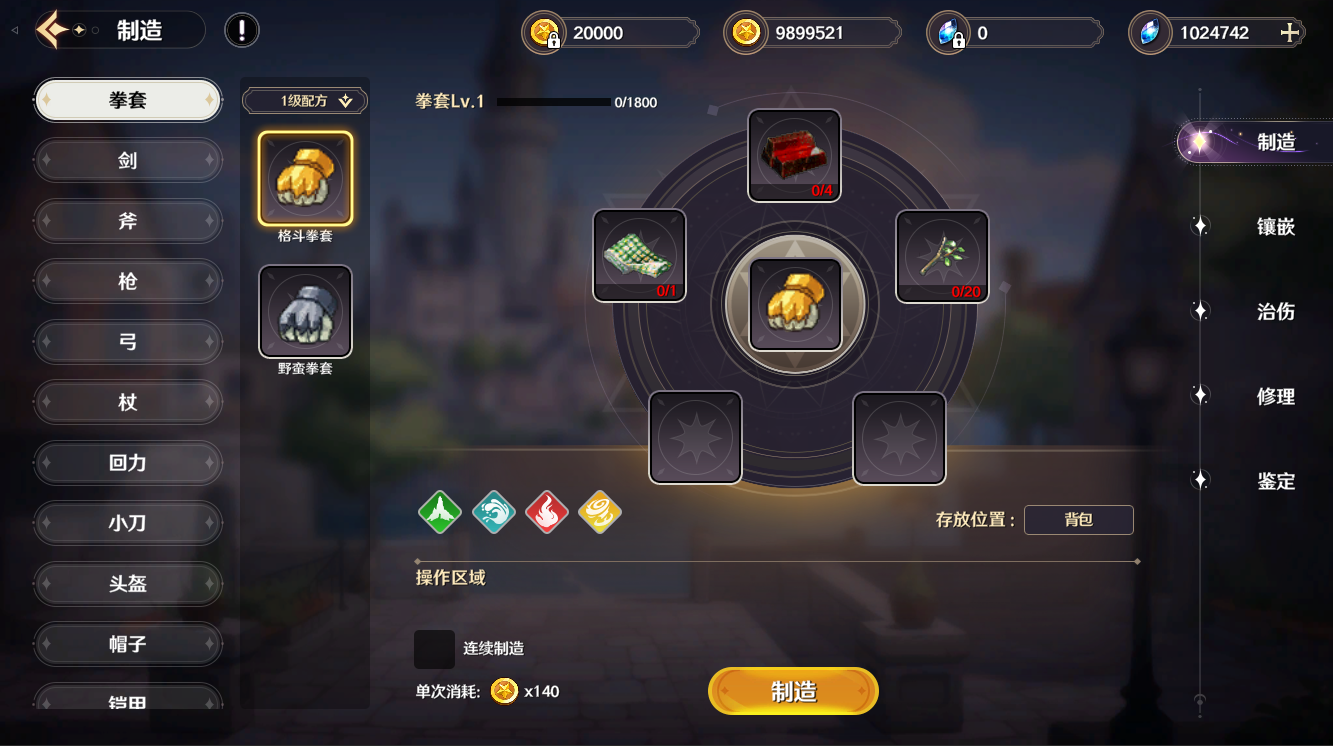Open the 杖 staff category
The height and width of the screenshot is (746, 1333).
[x=128, y=402]
